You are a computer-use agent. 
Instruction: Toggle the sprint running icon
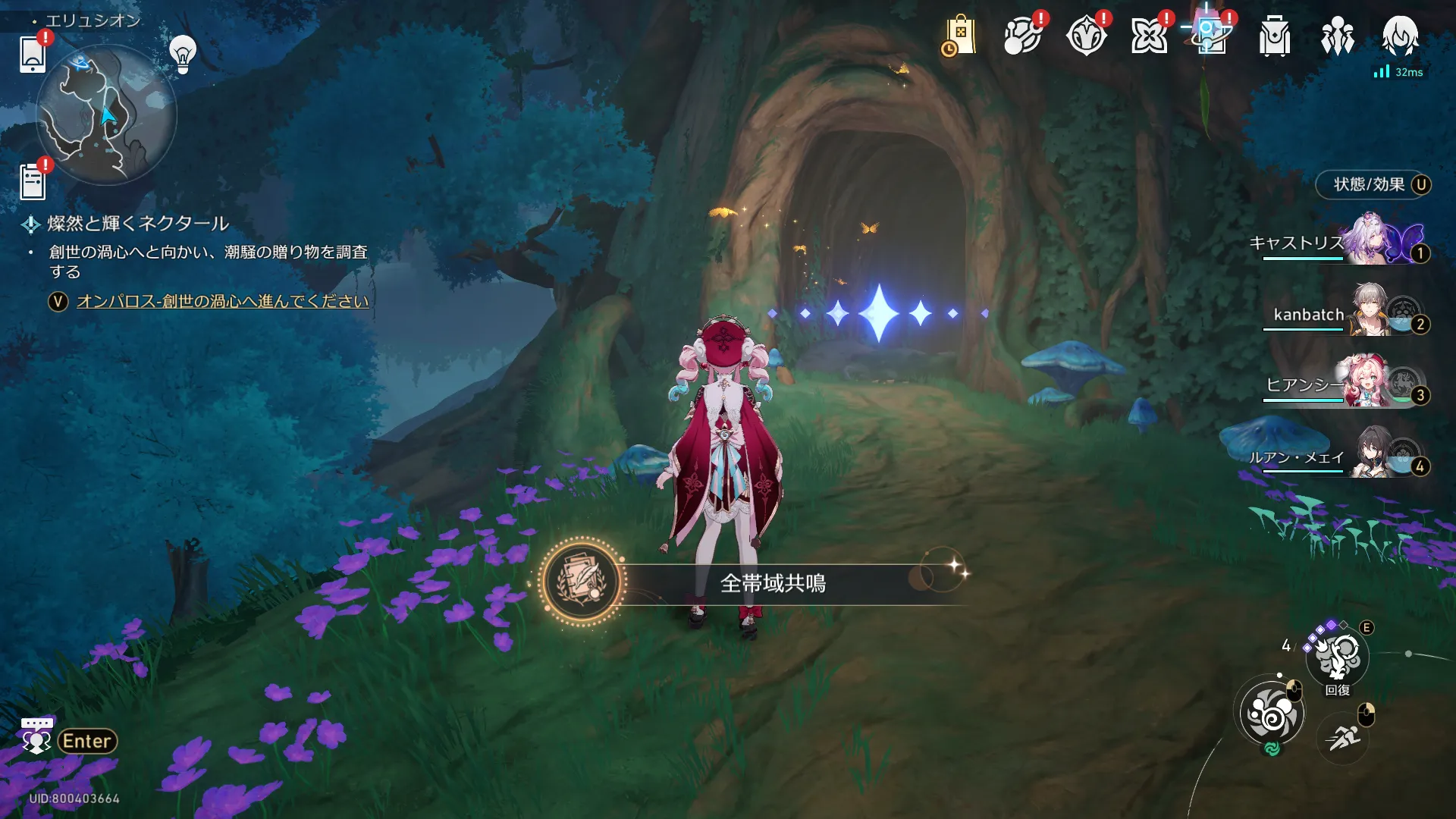pos(1343,736)
